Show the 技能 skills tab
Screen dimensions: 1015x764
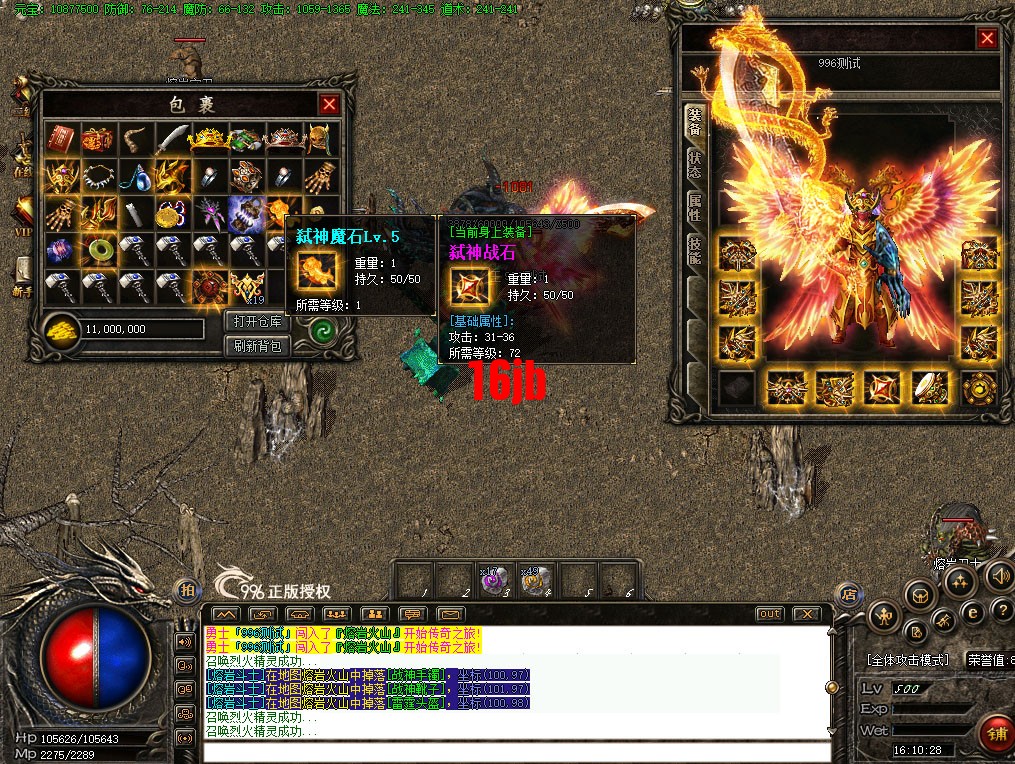[694, 250]
